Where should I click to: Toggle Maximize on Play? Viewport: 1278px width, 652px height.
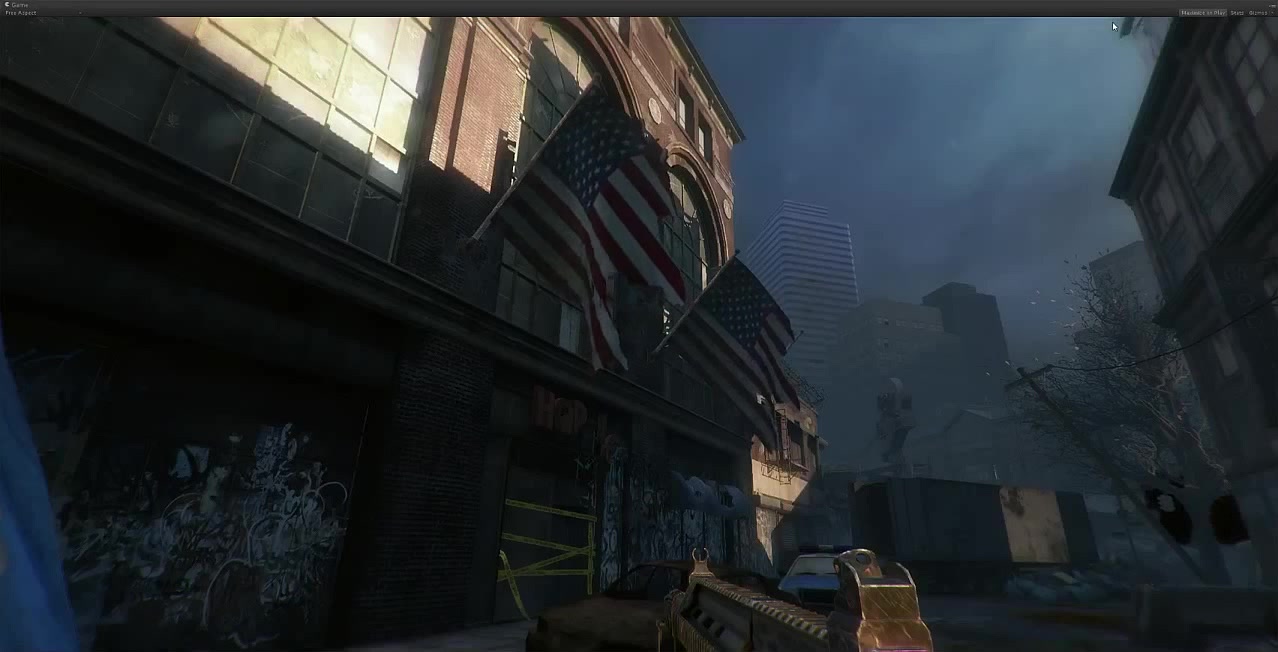click(1202, 13)
